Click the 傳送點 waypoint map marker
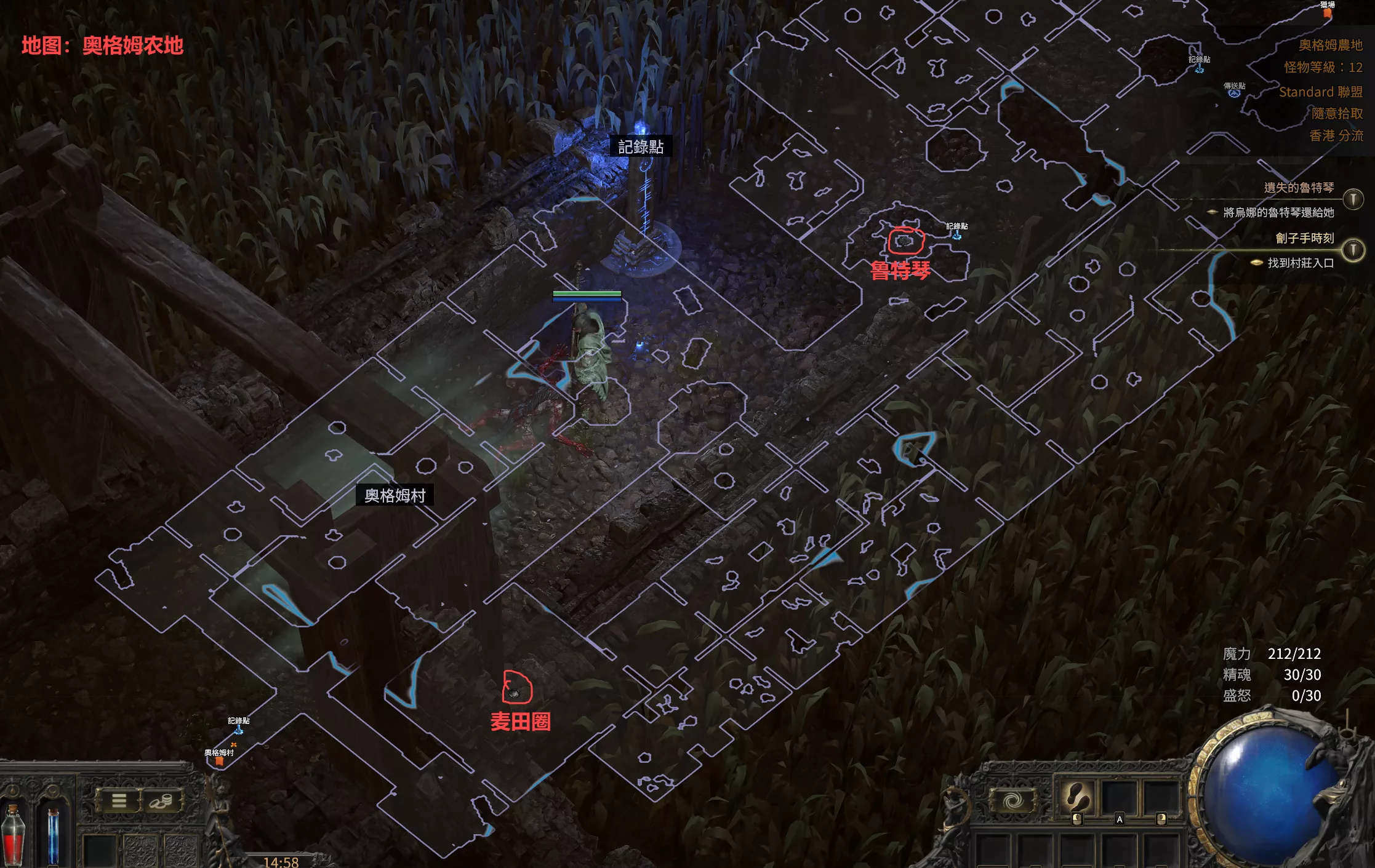 click(1234, 93)
